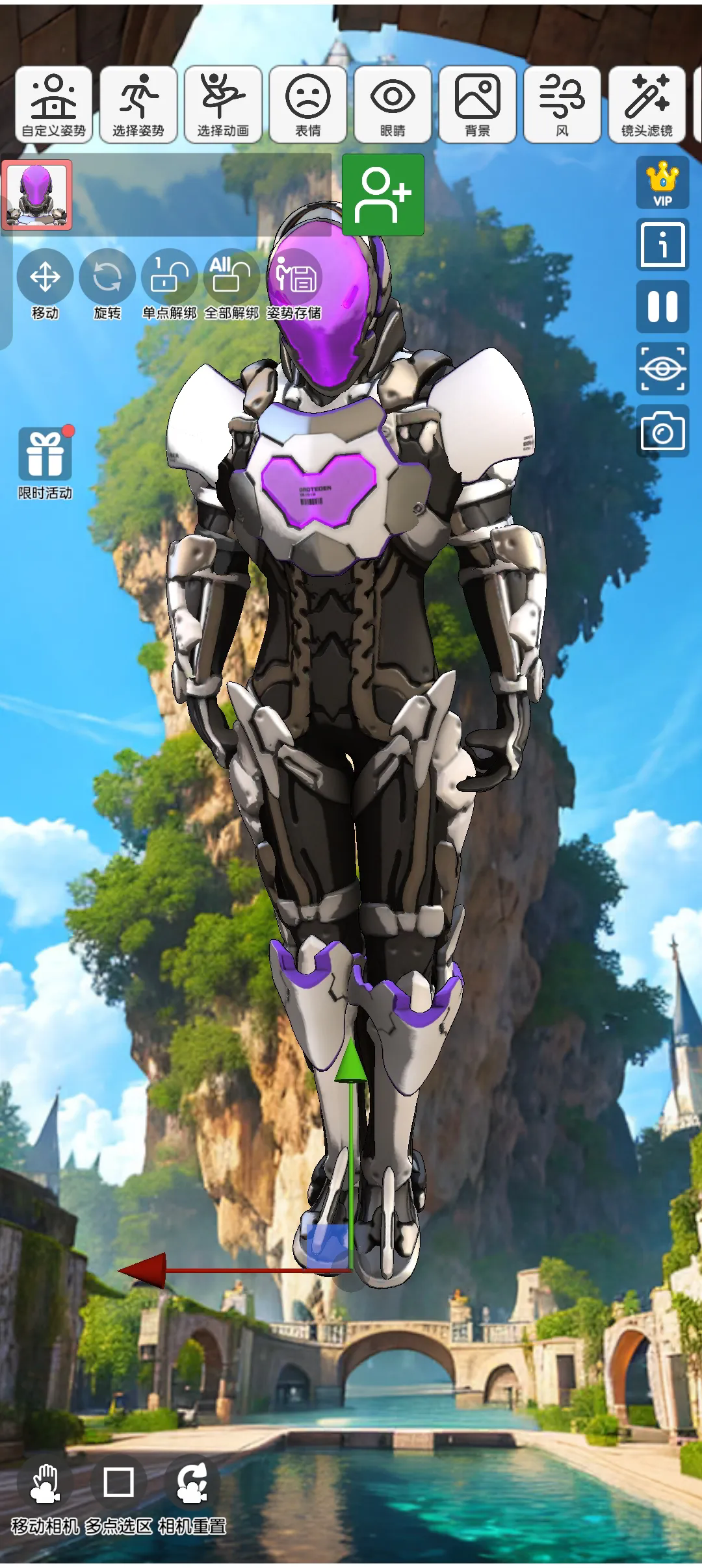702x1568 pixels.
Task: Open the 背景 background chooser
Action: pyautogui.click(x=477, y=104)
